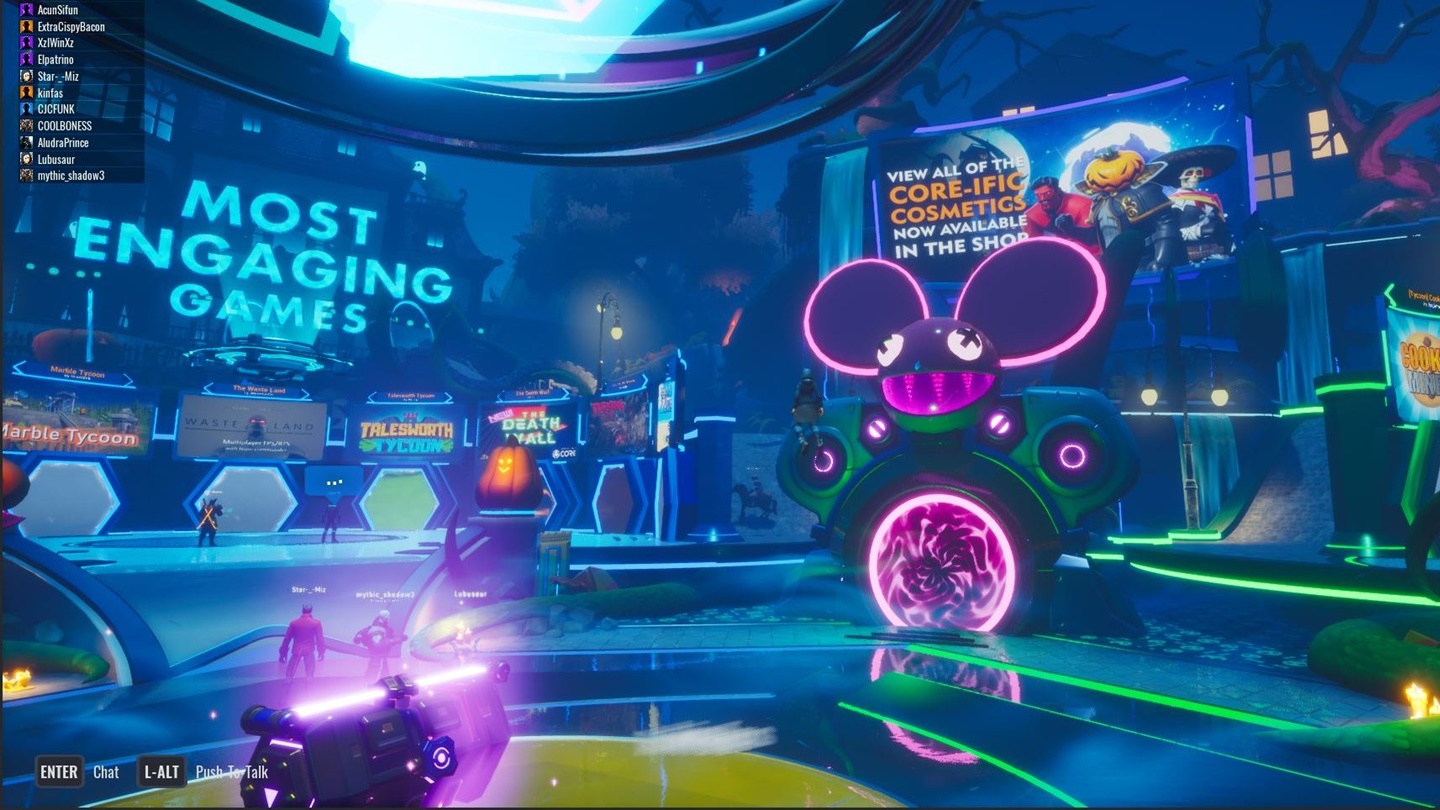This screenshot has height=810, width=1440.
Task: Click the L-ALT Push-To-Talk prompt
Action: 161,772
